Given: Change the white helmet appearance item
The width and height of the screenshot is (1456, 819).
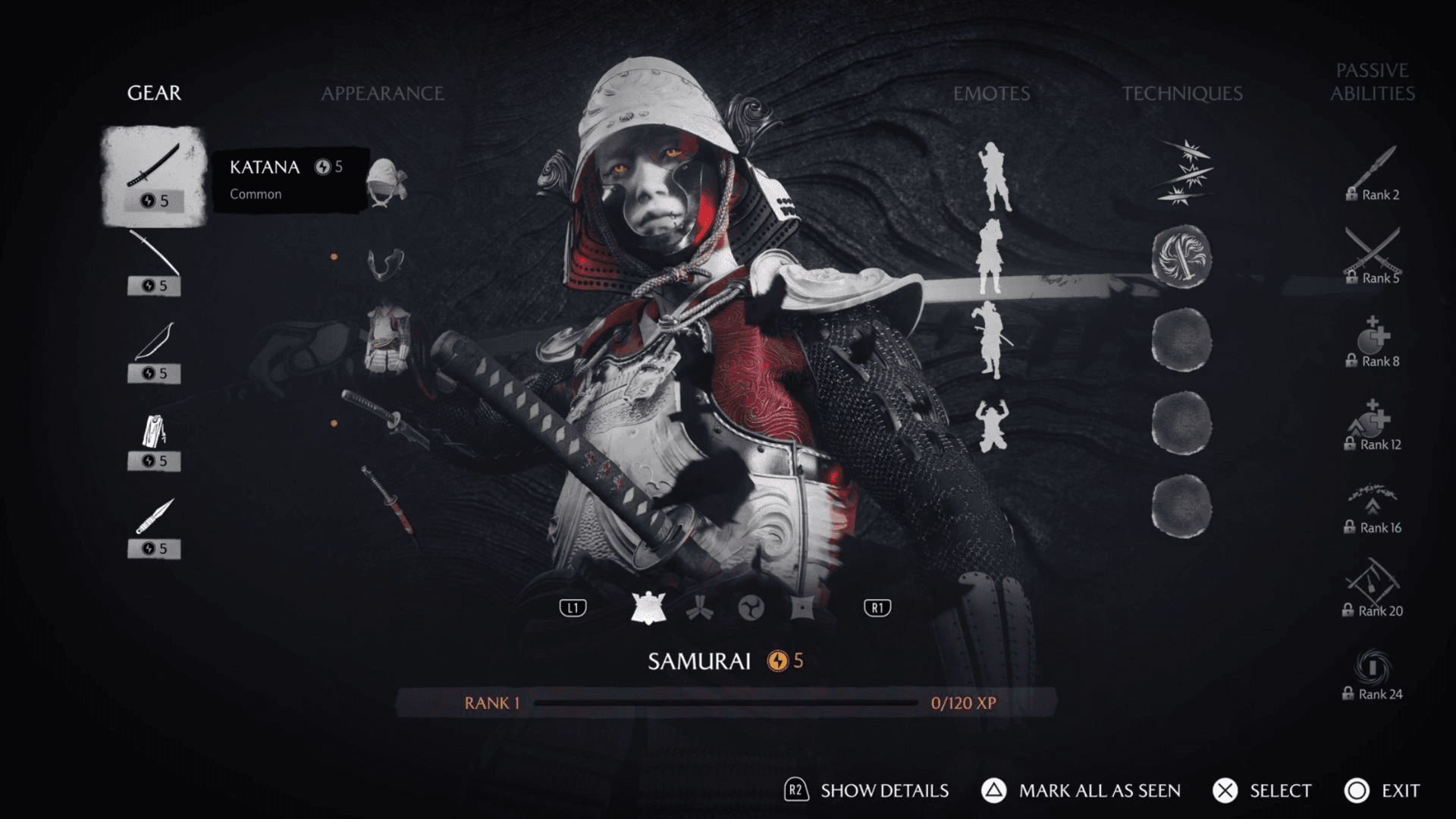Looking at the screenshot, I should (386, 182).
